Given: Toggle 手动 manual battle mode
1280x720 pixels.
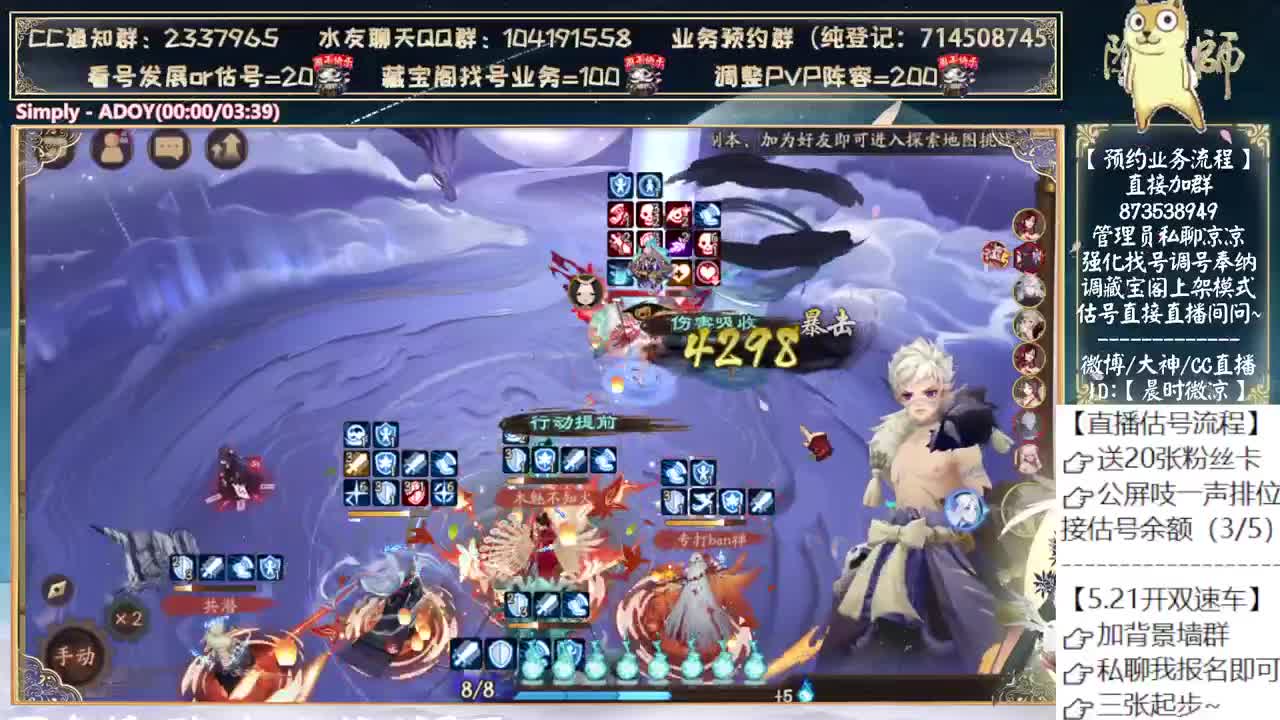Looking at the screenshot, I should [75, 655].
